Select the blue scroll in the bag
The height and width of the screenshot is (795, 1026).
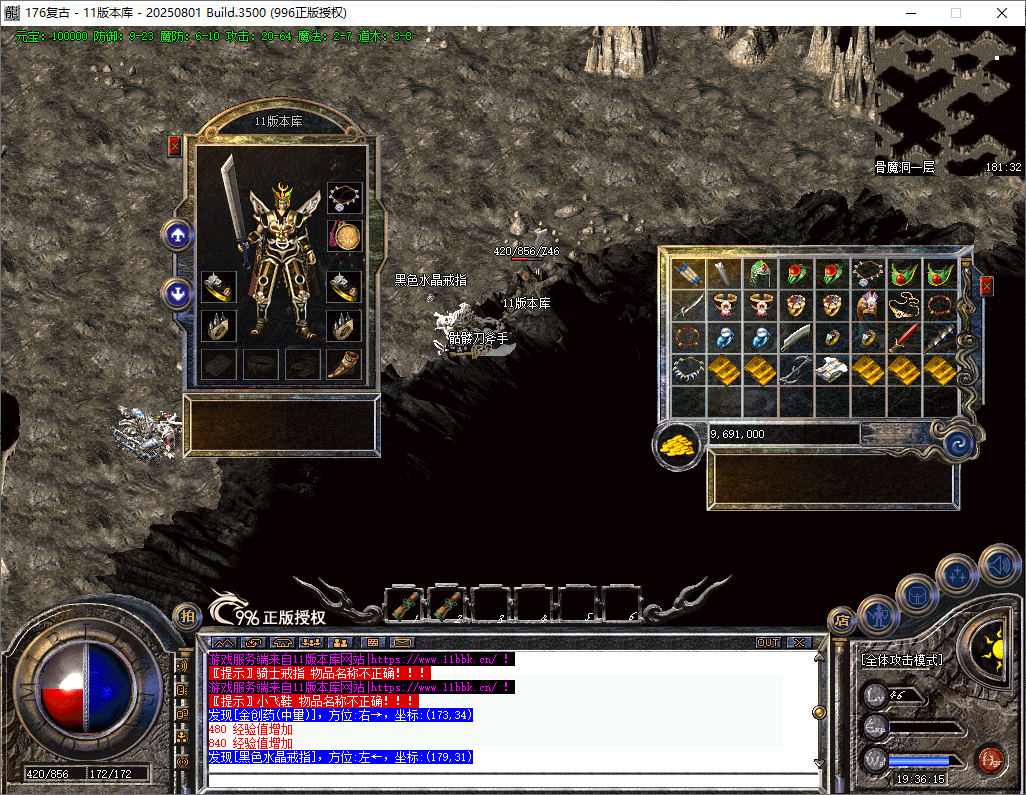pyautogui.click(x=688, y=274)
